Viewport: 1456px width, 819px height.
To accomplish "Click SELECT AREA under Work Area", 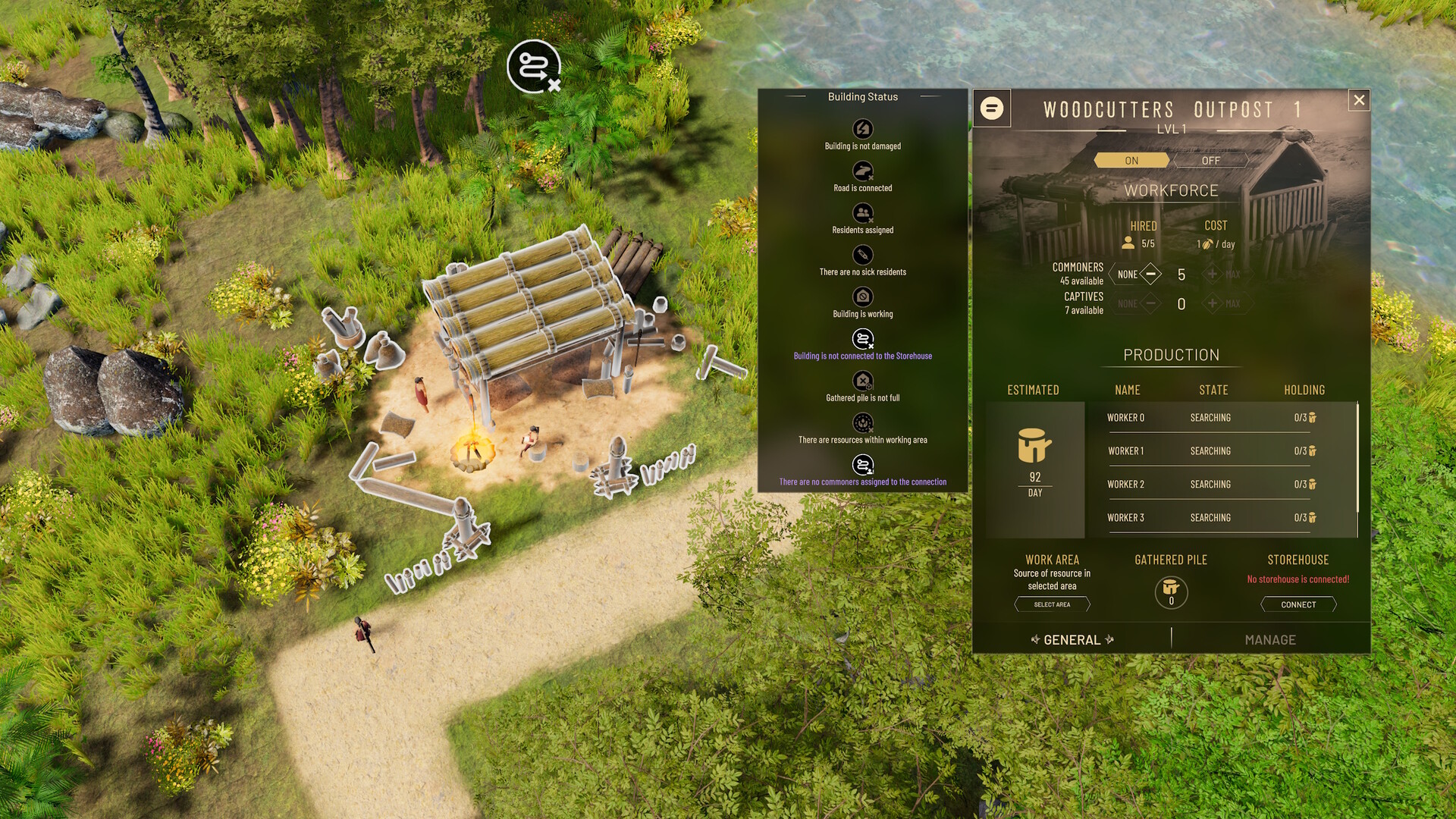I will pyautogui.click(x=1053, y=604).
